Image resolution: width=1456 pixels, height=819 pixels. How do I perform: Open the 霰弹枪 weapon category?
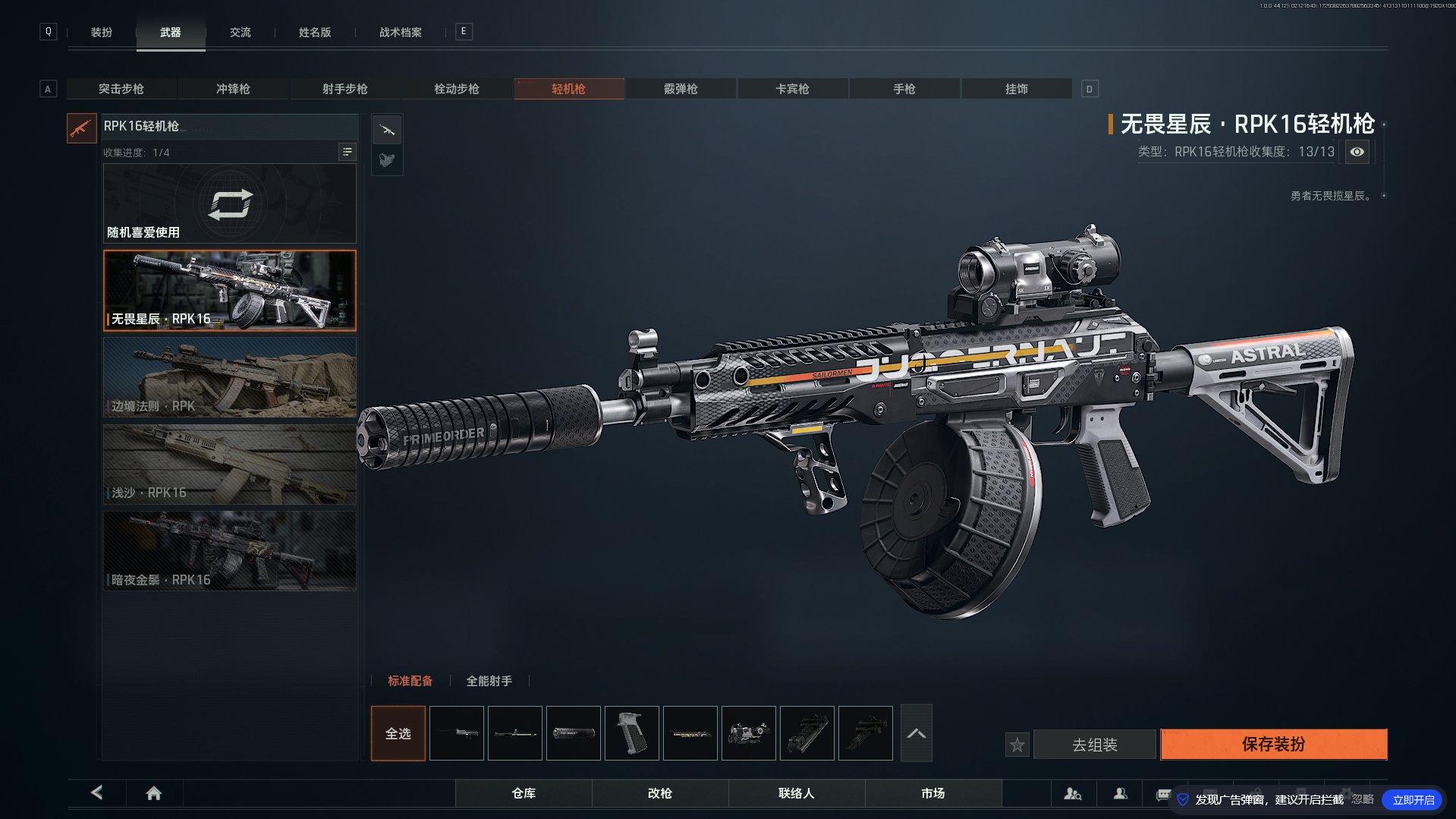click(681, 89)
